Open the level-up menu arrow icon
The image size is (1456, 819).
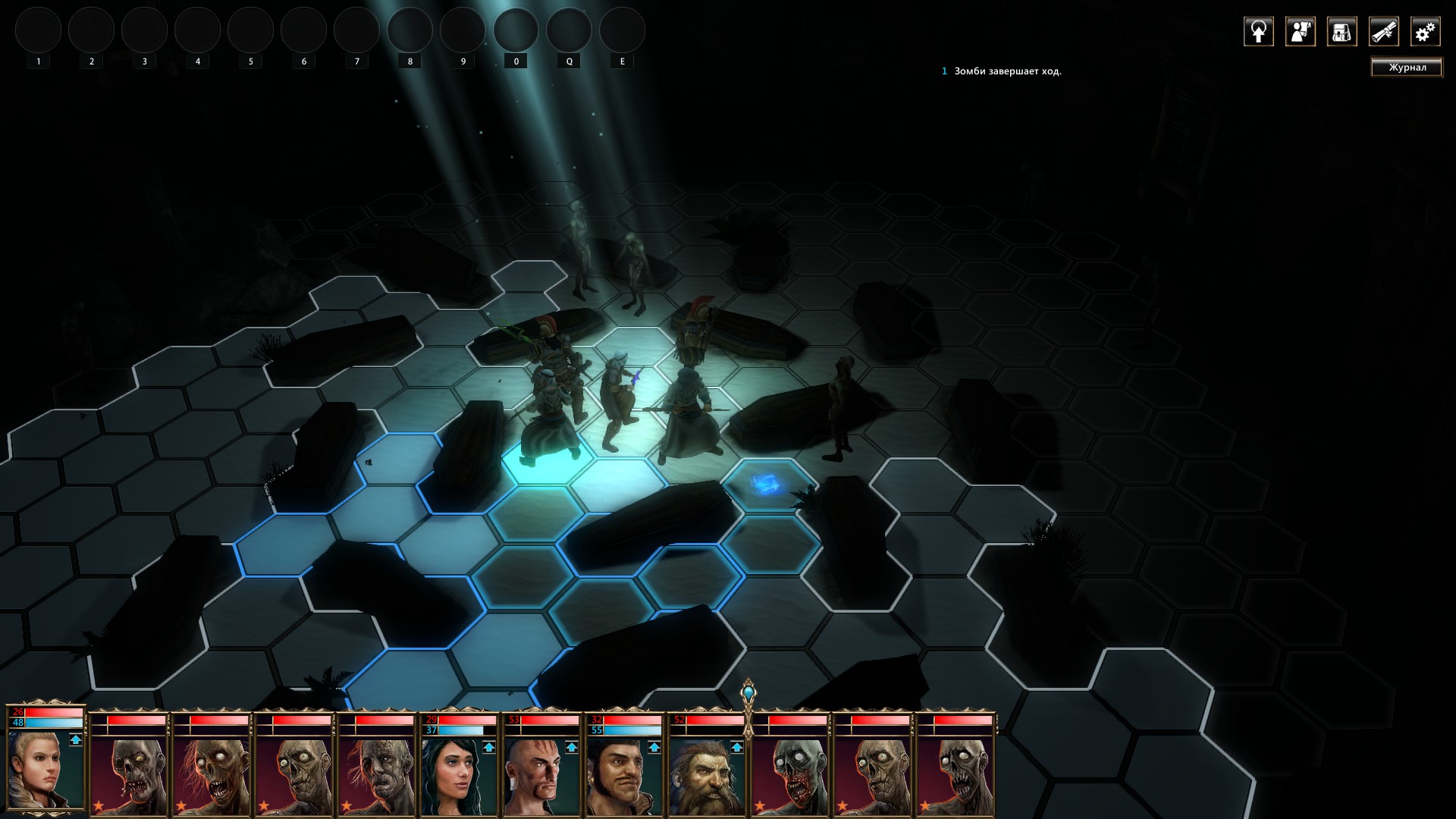1258,33
